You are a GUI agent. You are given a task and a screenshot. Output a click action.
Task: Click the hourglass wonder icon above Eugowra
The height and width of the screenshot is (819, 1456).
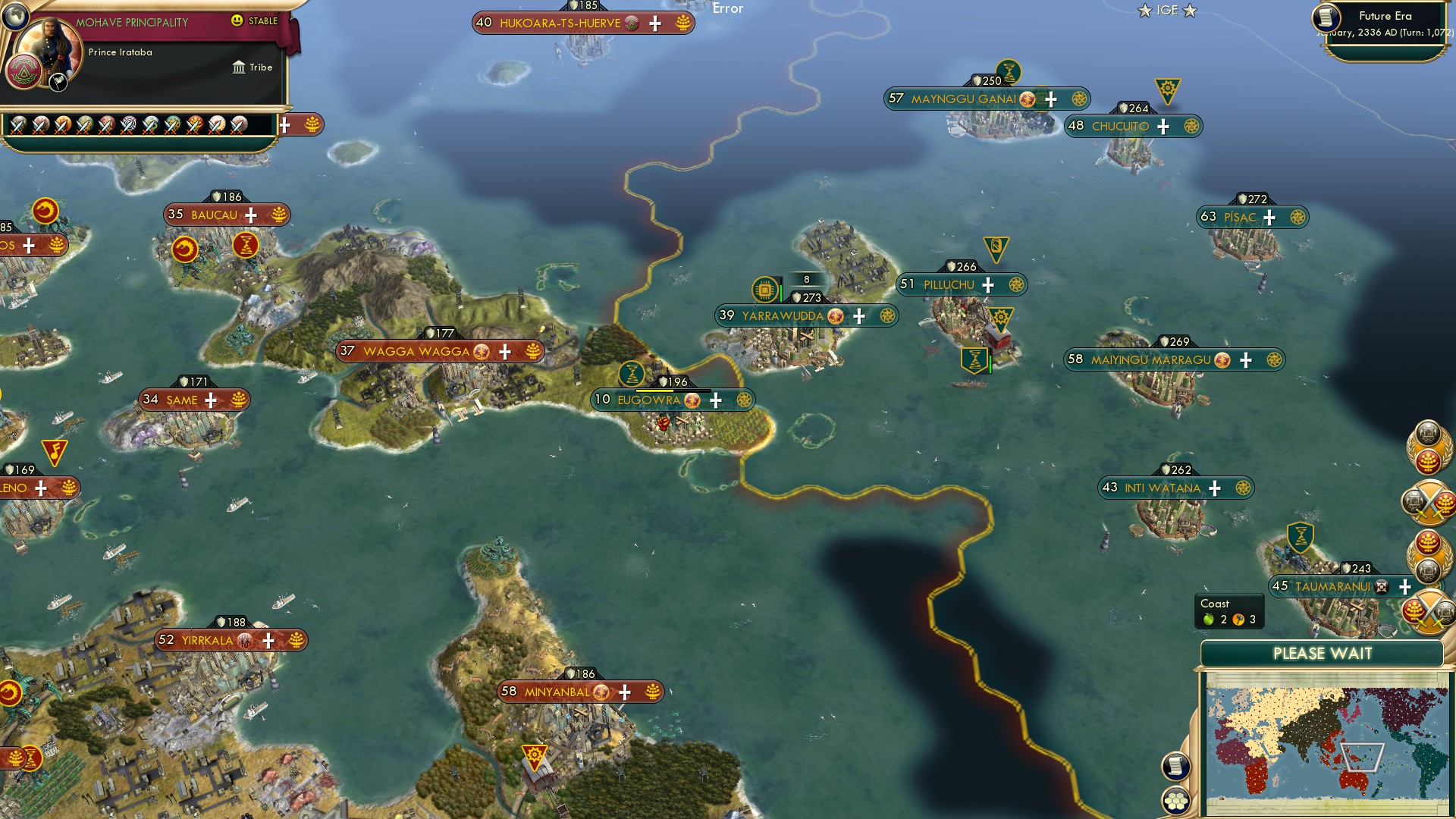click(633, 374)
